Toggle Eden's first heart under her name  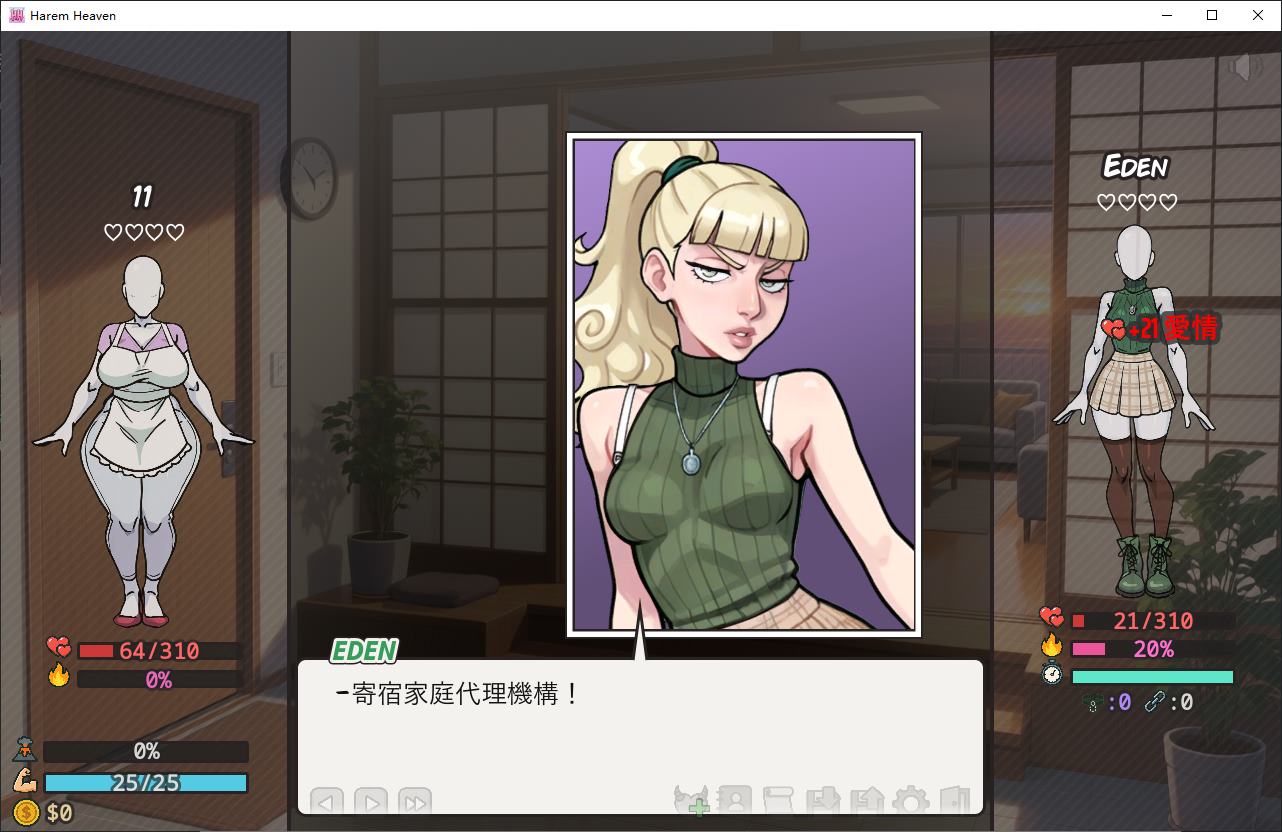pos(1108,201)
